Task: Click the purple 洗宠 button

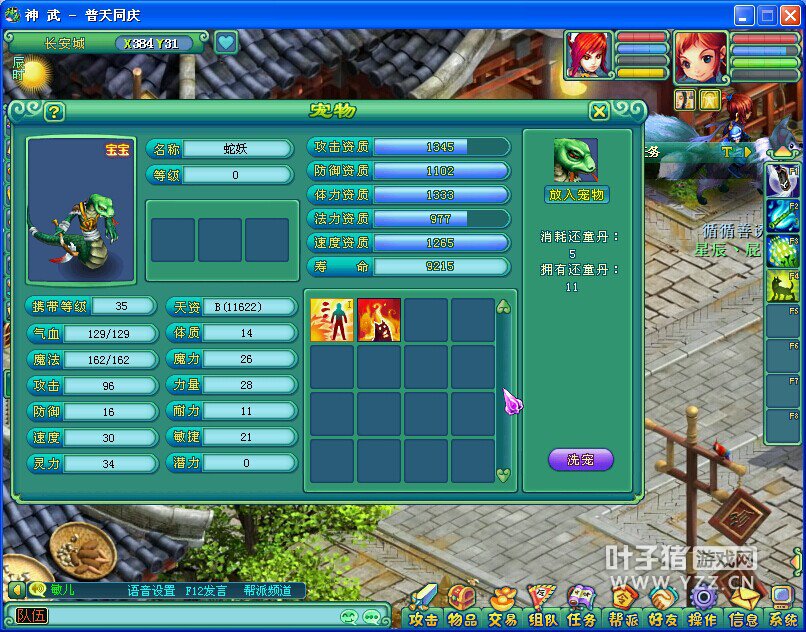Action: (580, 460)
